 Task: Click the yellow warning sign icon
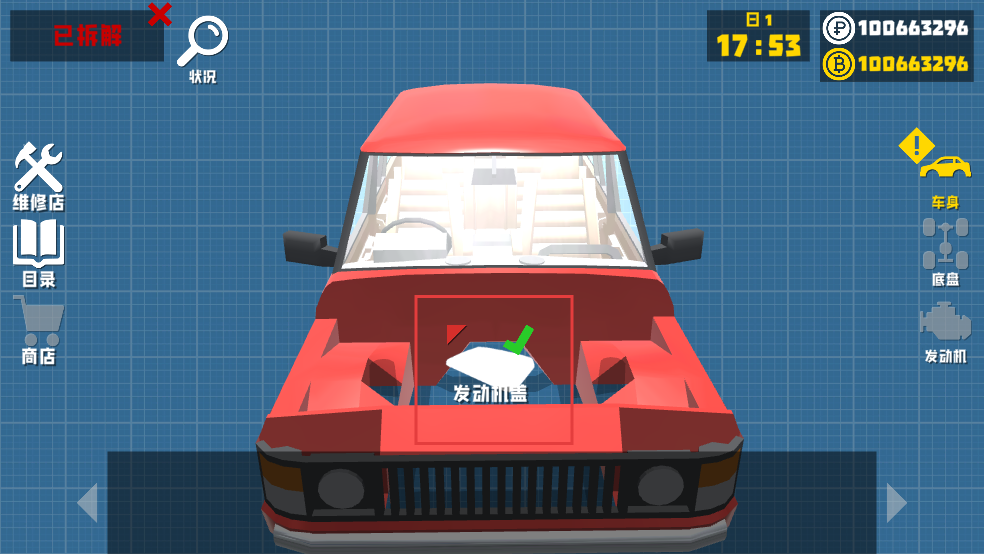pos(915,147)
